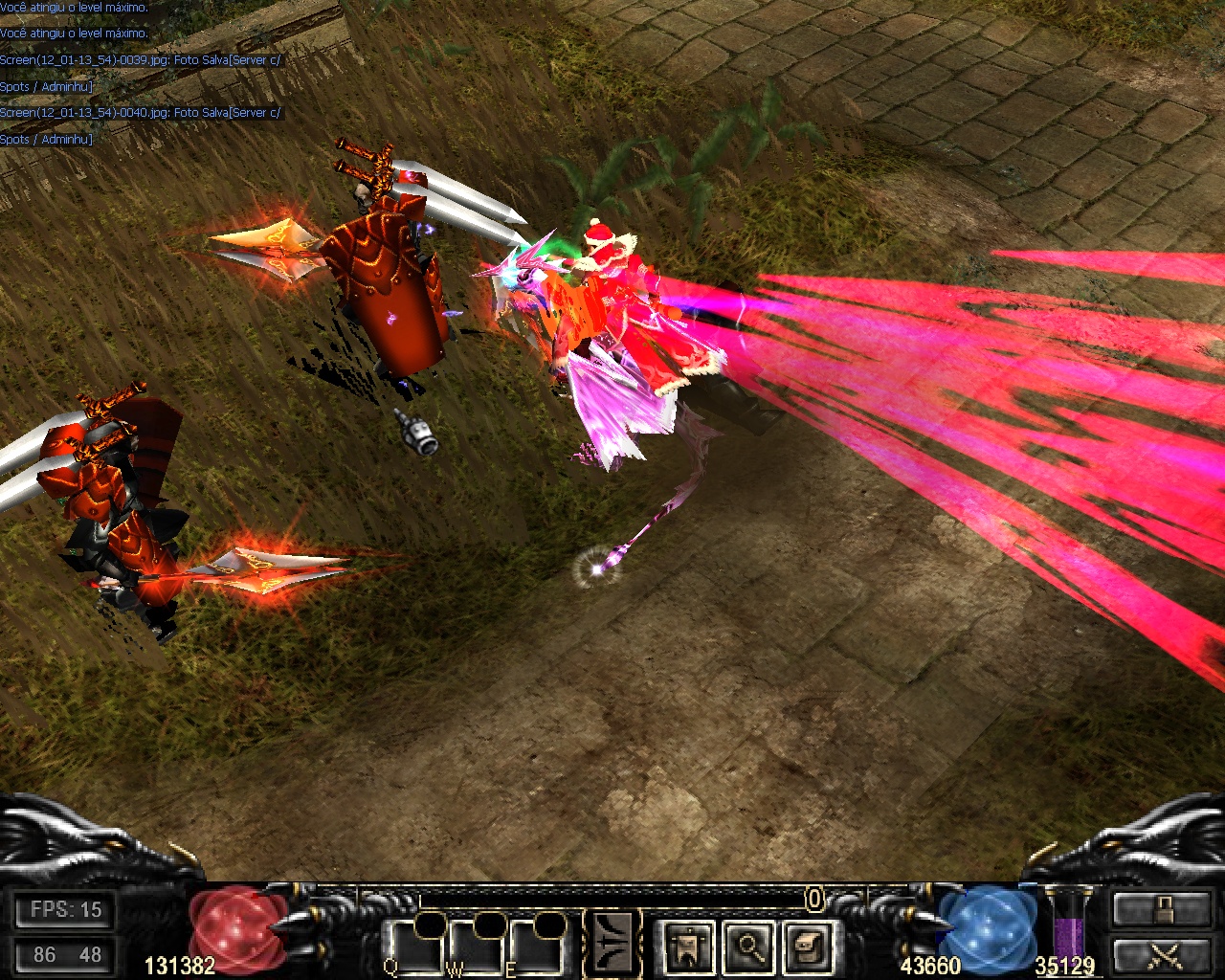The image size is (1225, 980).
Task: Open the inventory chest button
Action: pos(807,947)
